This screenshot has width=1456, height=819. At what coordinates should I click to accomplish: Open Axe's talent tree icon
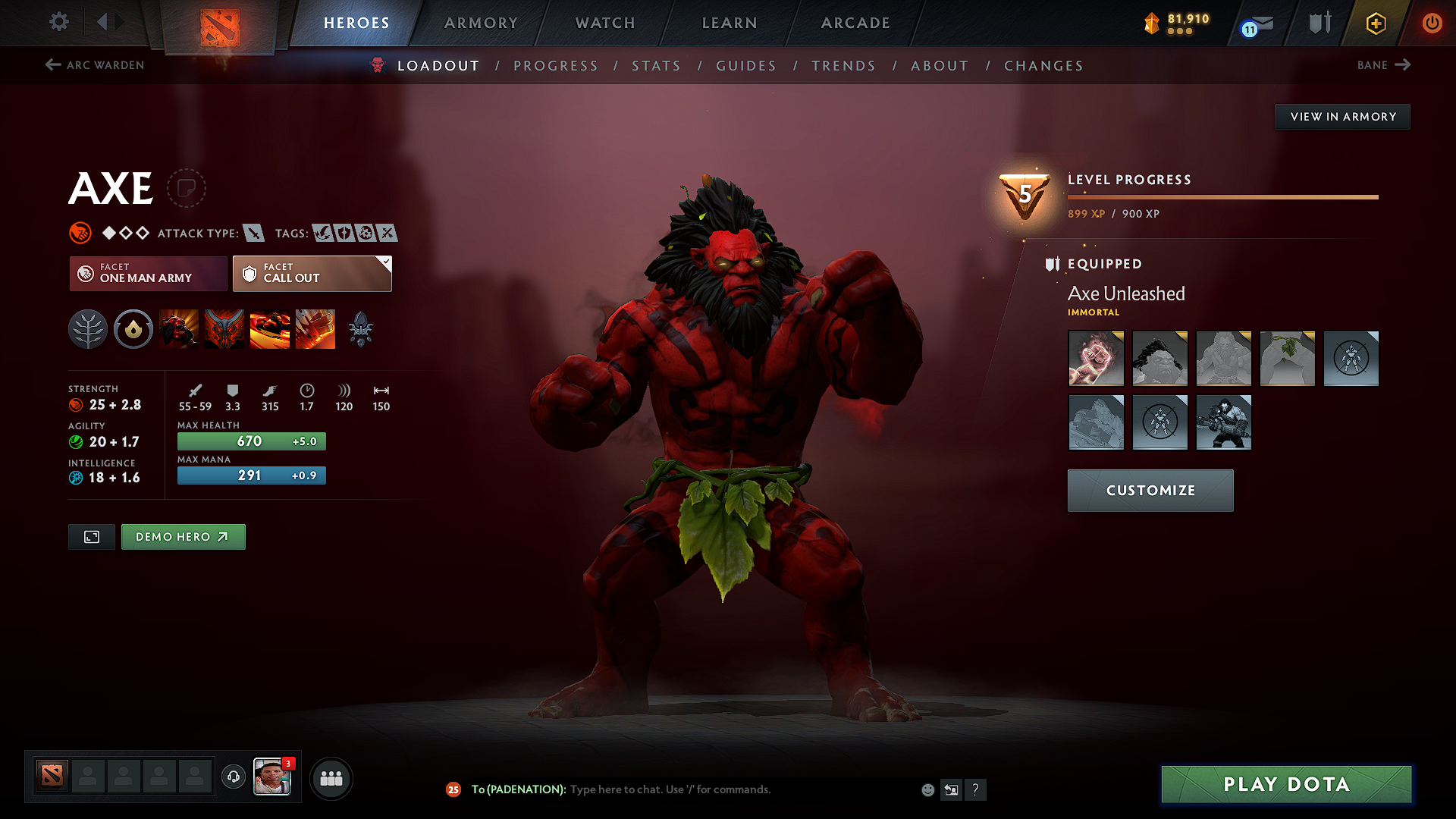pyautogui.click(x=87, y=328)
